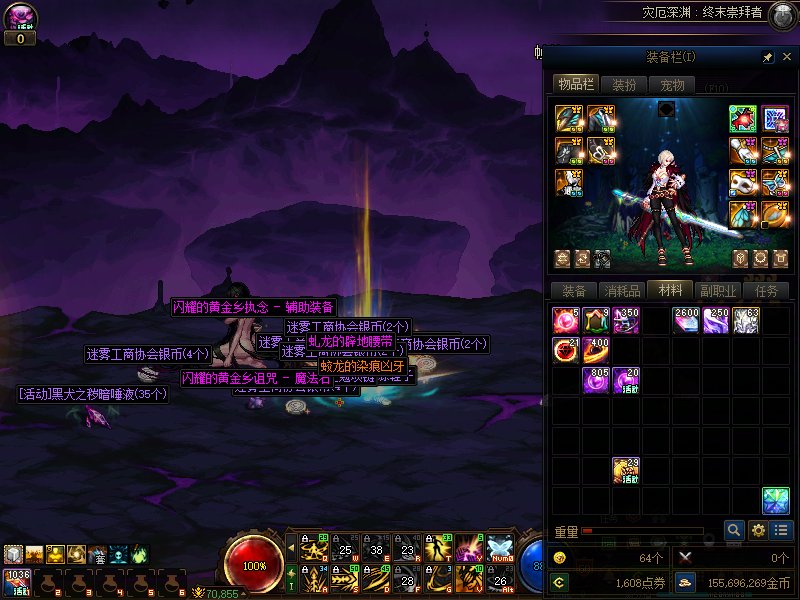Show the 副职业 sub-profession tab
Viewport: 800px width, 600px height.
pos(719,291)
